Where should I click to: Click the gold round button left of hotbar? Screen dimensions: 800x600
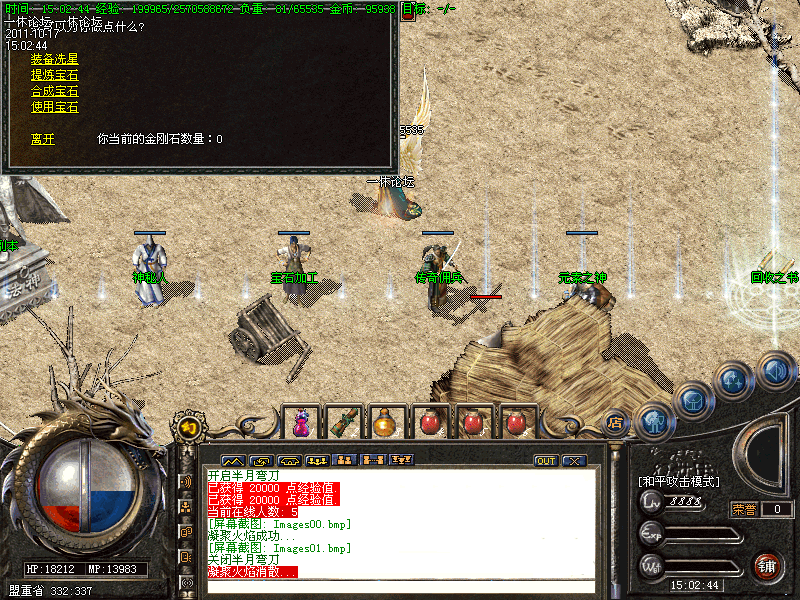click(x=189, y=427)
